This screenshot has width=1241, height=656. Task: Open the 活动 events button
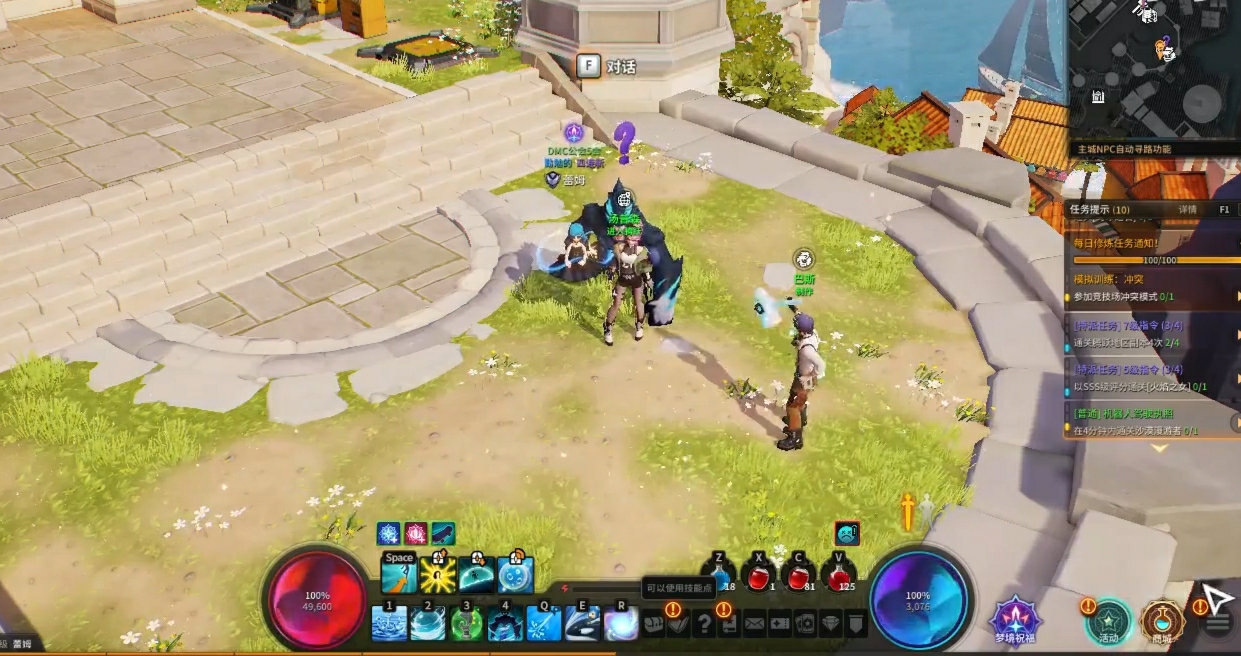coord(1109,620)
